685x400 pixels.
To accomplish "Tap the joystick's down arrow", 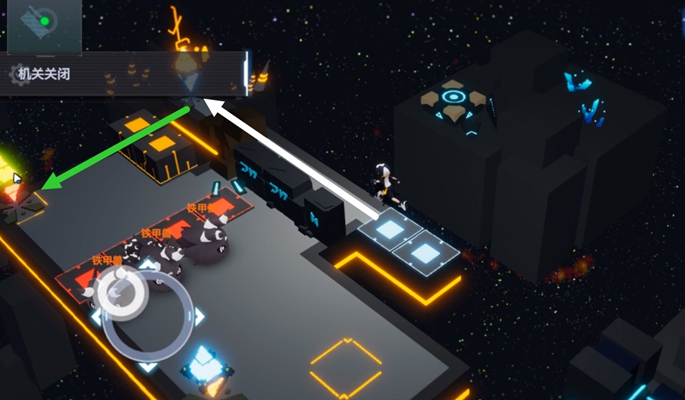I will (x=147, y=366).
